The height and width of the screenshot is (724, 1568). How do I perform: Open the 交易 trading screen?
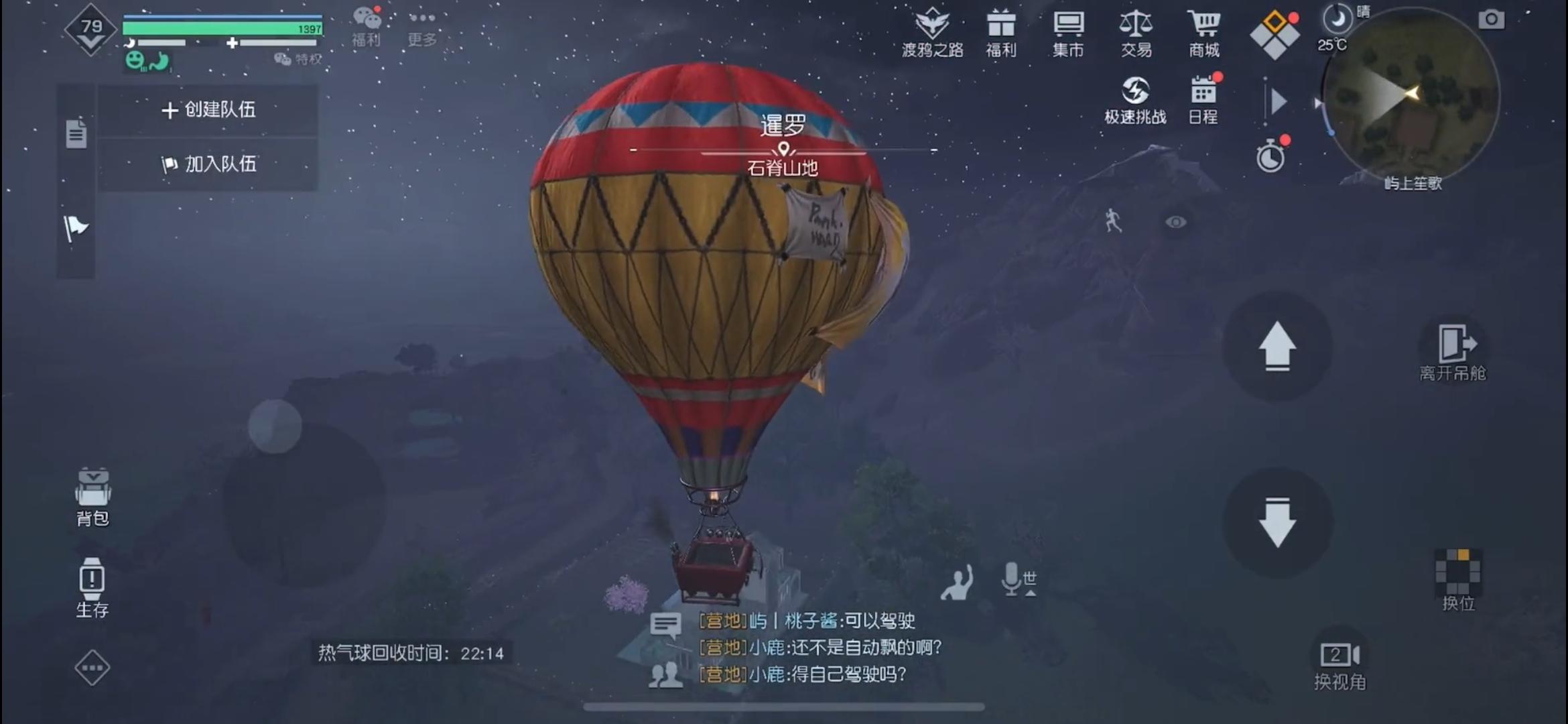coord(1136,30)
